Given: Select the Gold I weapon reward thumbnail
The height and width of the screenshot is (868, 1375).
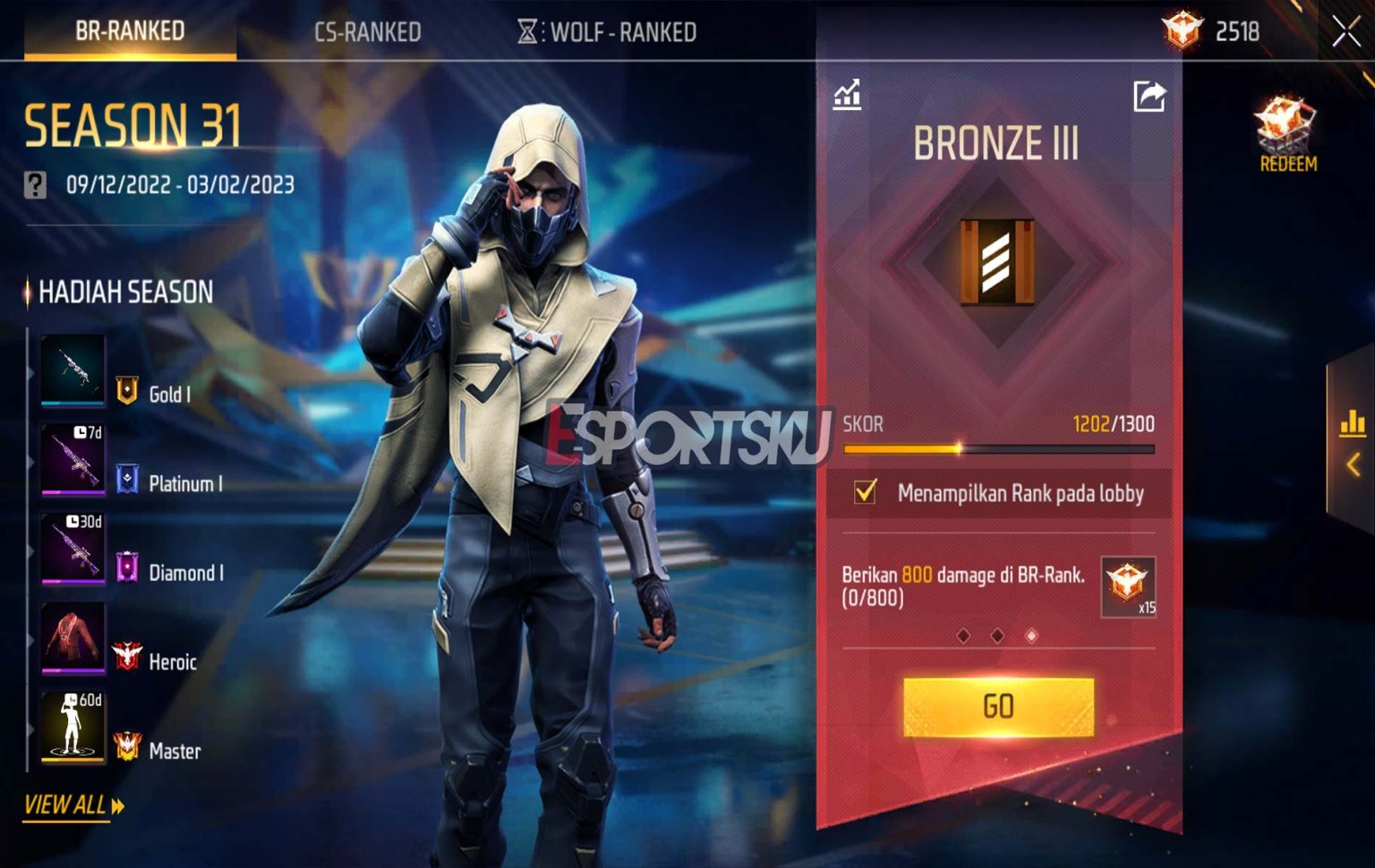Looking at the screenshot, I should click(x=73, y=370).
